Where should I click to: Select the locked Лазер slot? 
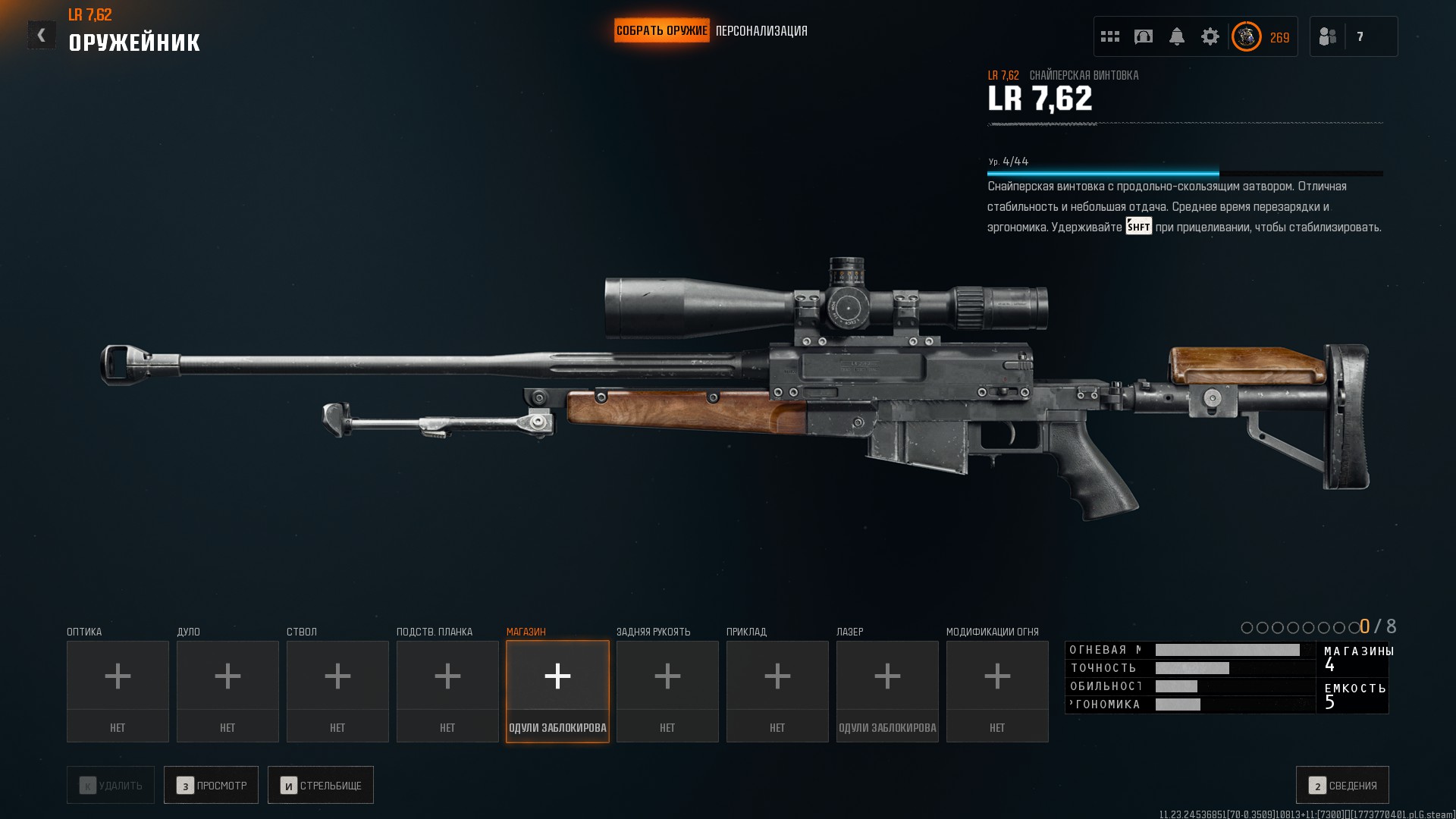(x=887, y=691)
